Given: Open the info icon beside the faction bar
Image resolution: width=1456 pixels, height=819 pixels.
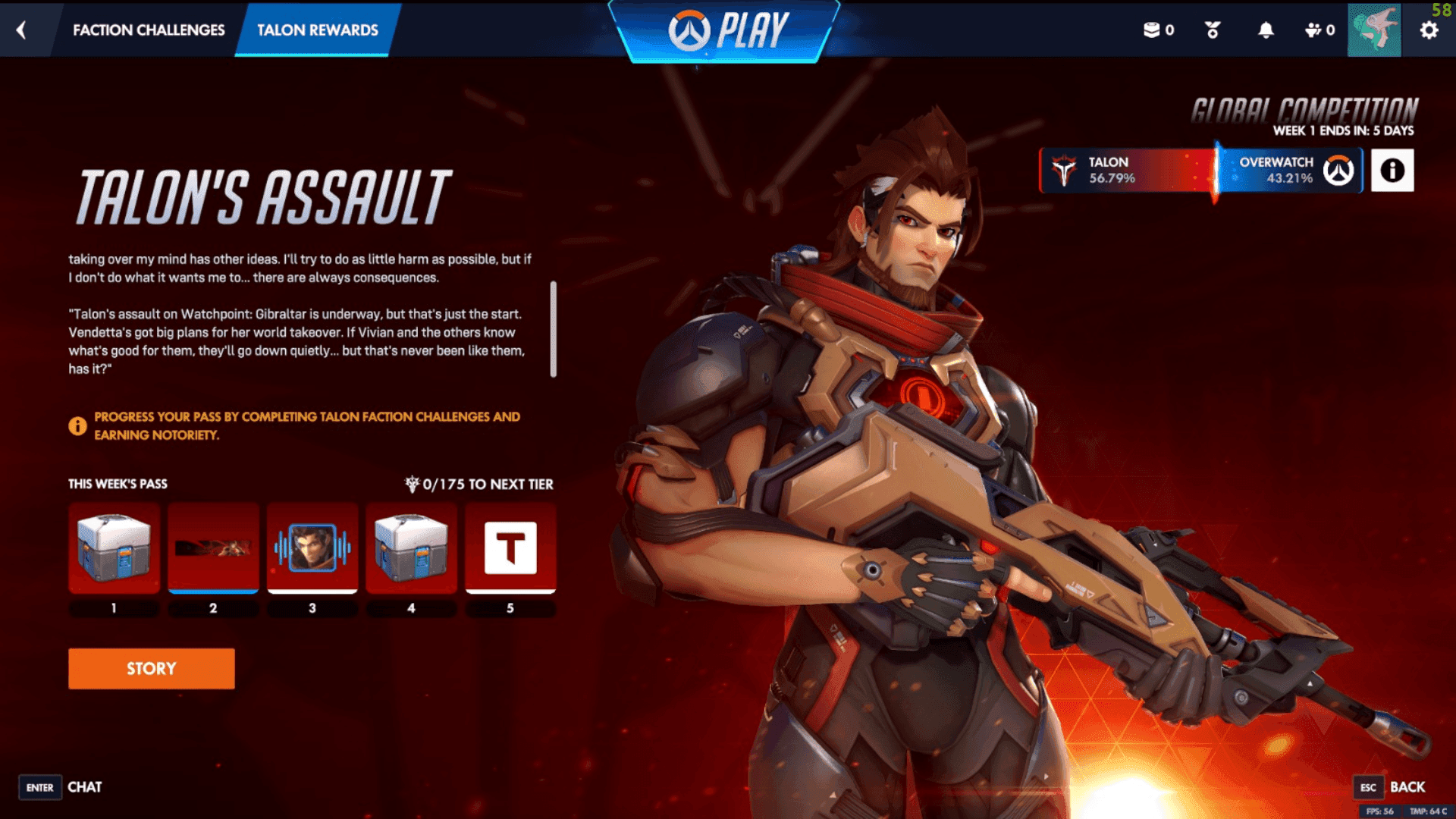Looking at the screenshot, I should click(1393, 170).
